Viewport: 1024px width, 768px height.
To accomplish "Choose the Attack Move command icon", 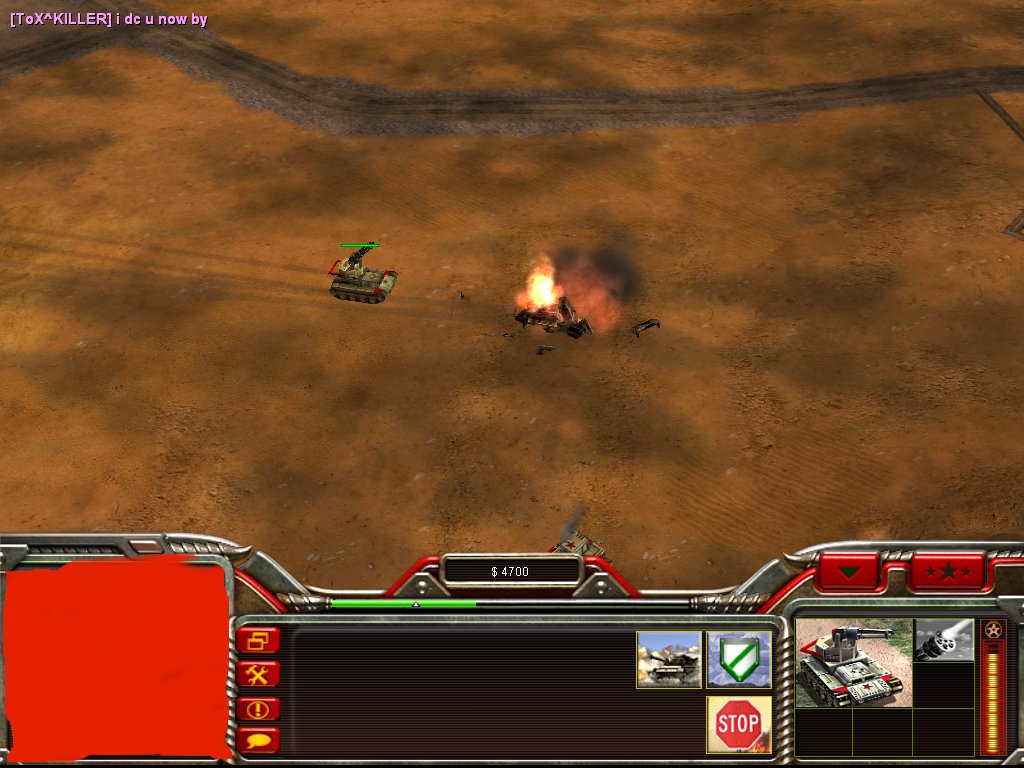I will pos(669,659).
